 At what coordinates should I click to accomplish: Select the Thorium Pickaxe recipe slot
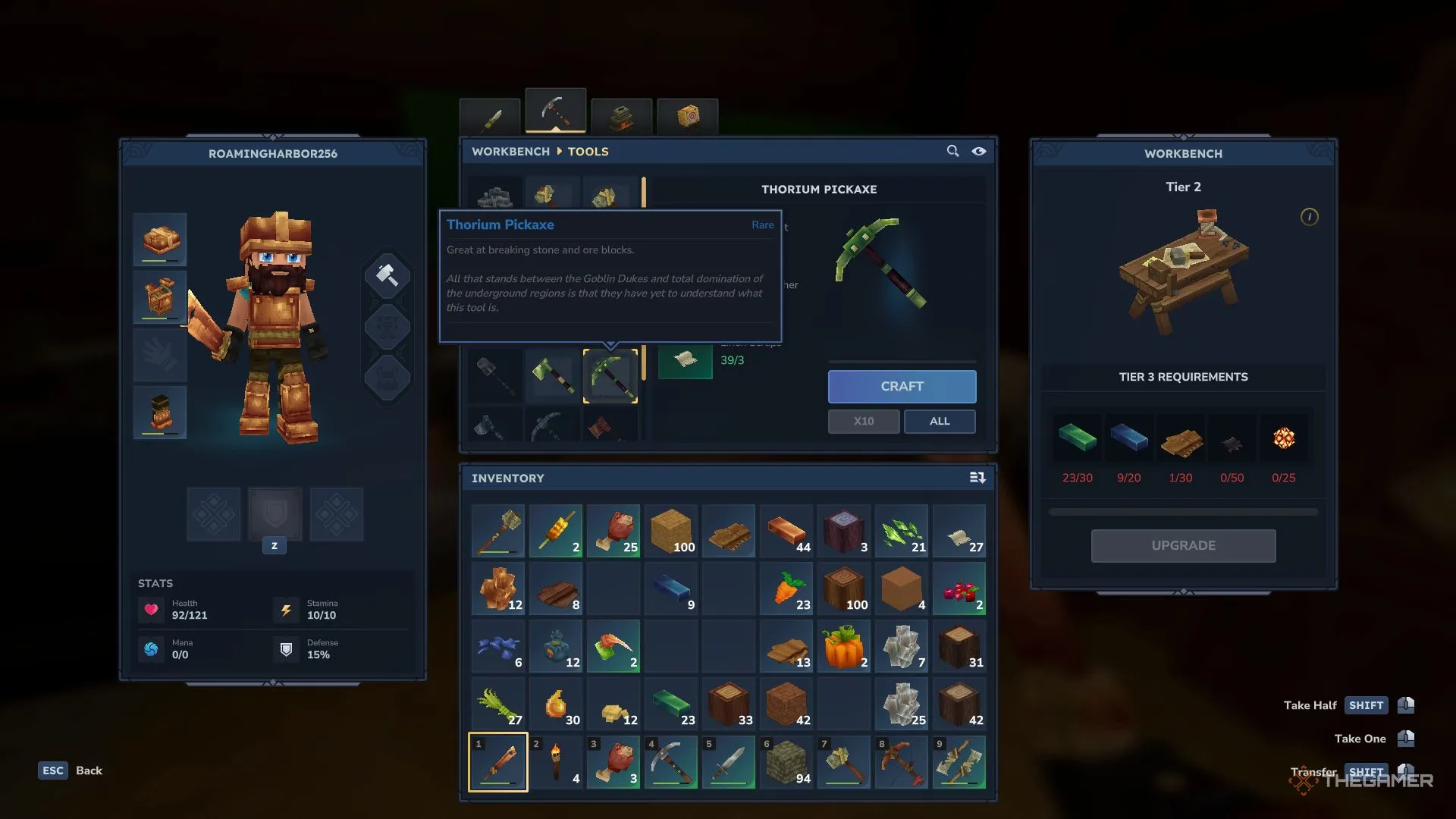coord(610,376)
